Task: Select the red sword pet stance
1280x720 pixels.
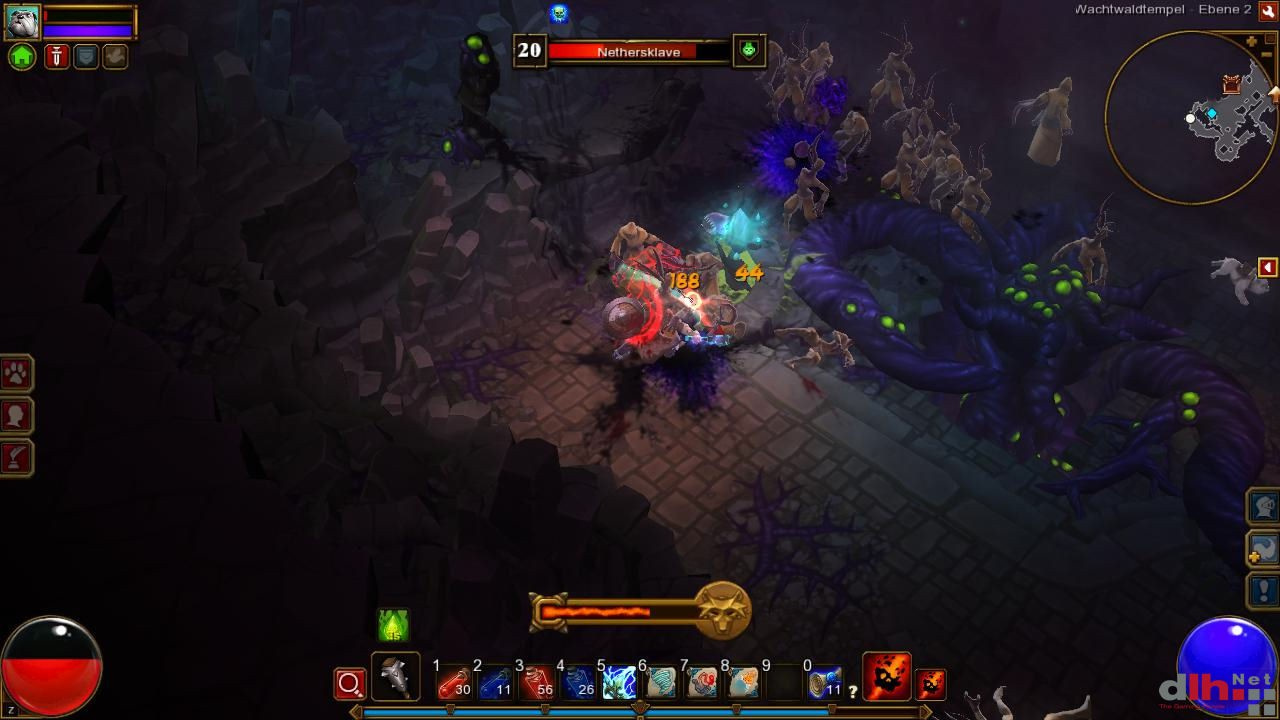Action: [x=56, y=57]
